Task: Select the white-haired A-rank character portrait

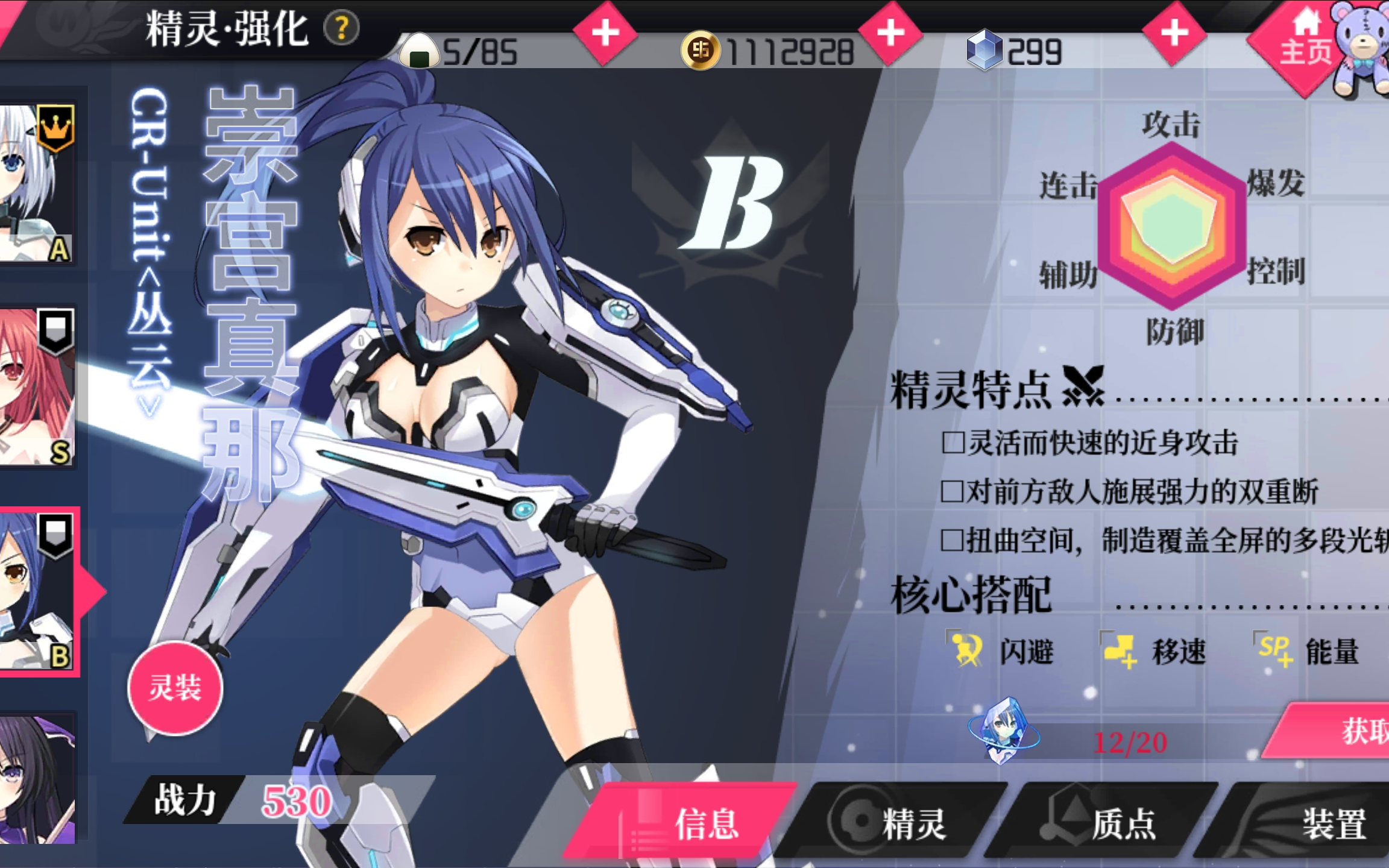Action: 37,183
